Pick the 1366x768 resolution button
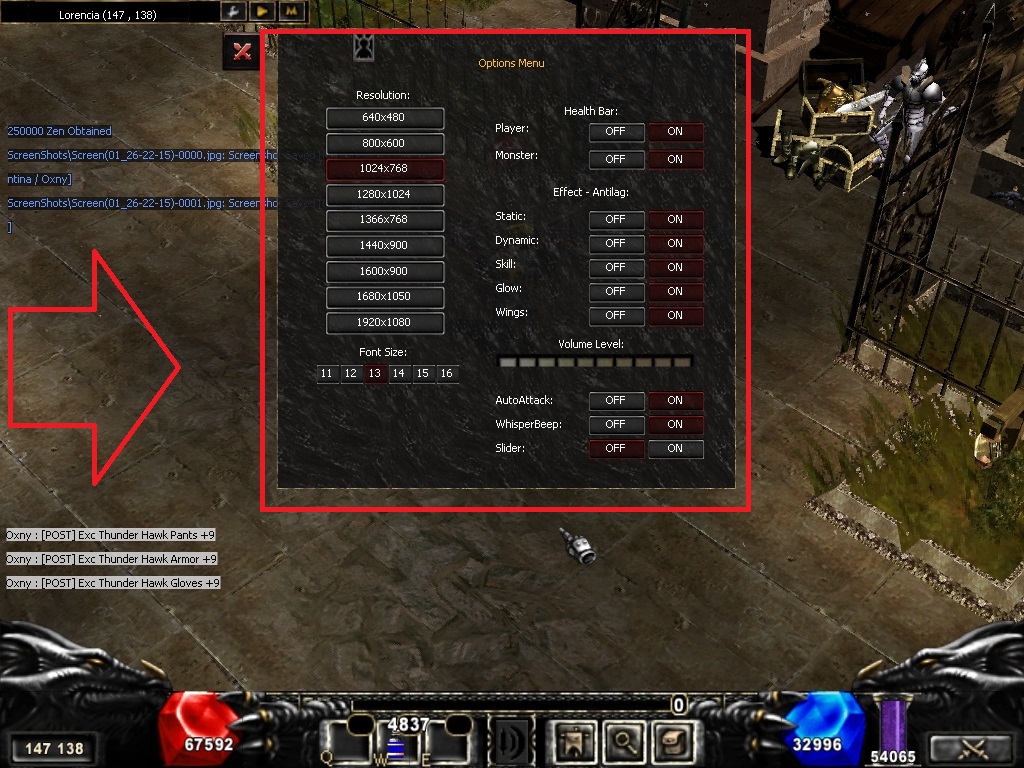Image resolution: width=1024 pixels, height=768 pixels. click(x=385, y=219)
